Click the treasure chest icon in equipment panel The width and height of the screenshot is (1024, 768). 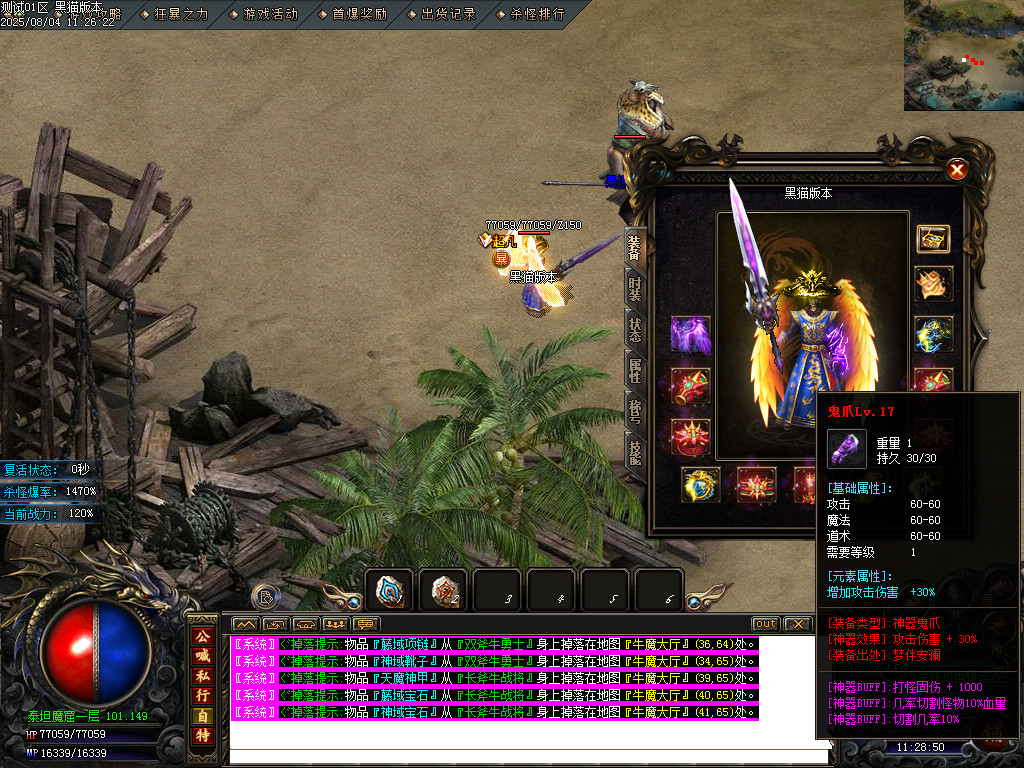click(933, 239)
